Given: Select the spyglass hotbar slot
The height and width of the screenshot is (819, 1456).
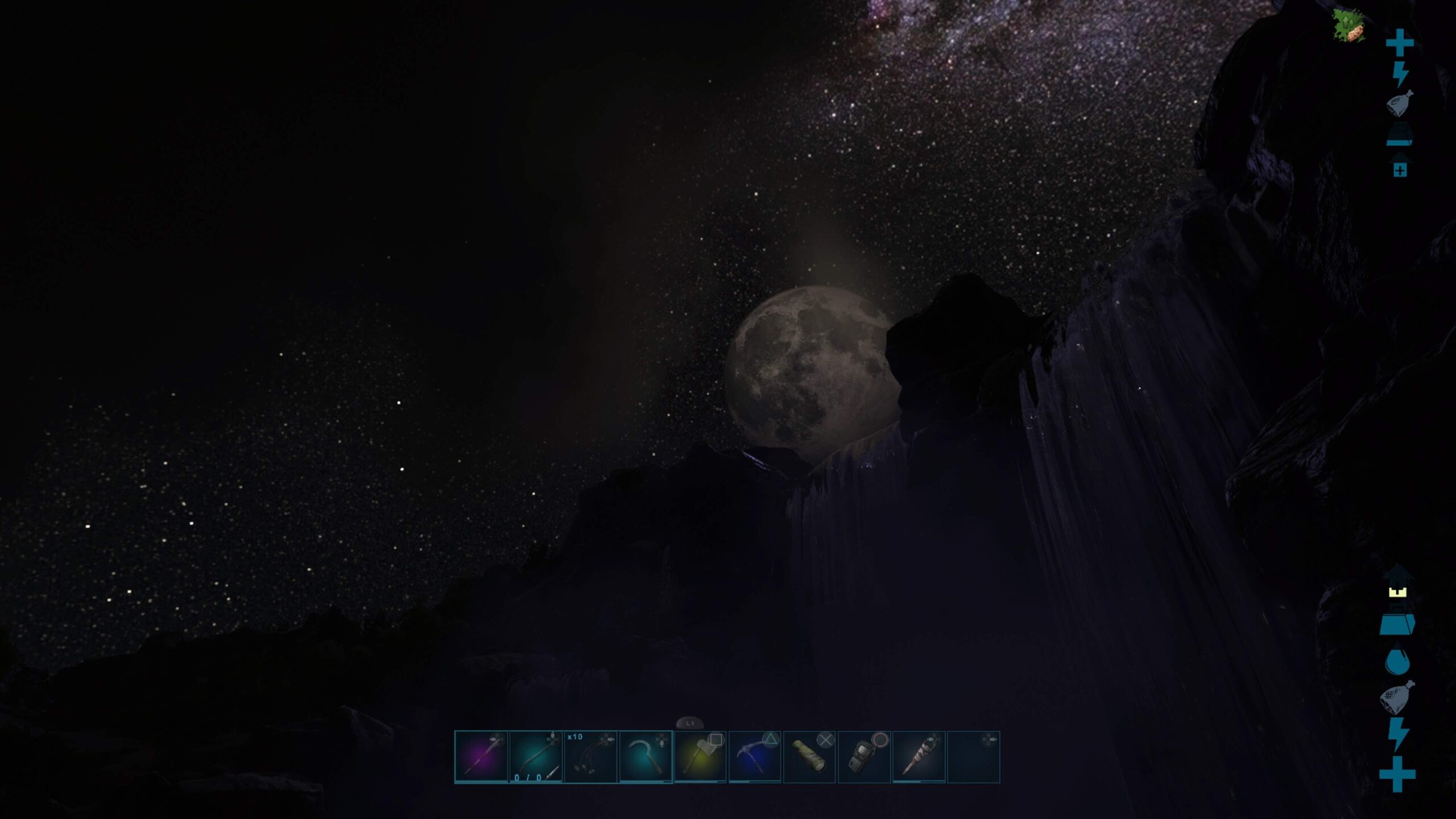Looking at the screenshot, I should [x=809, y=757].
